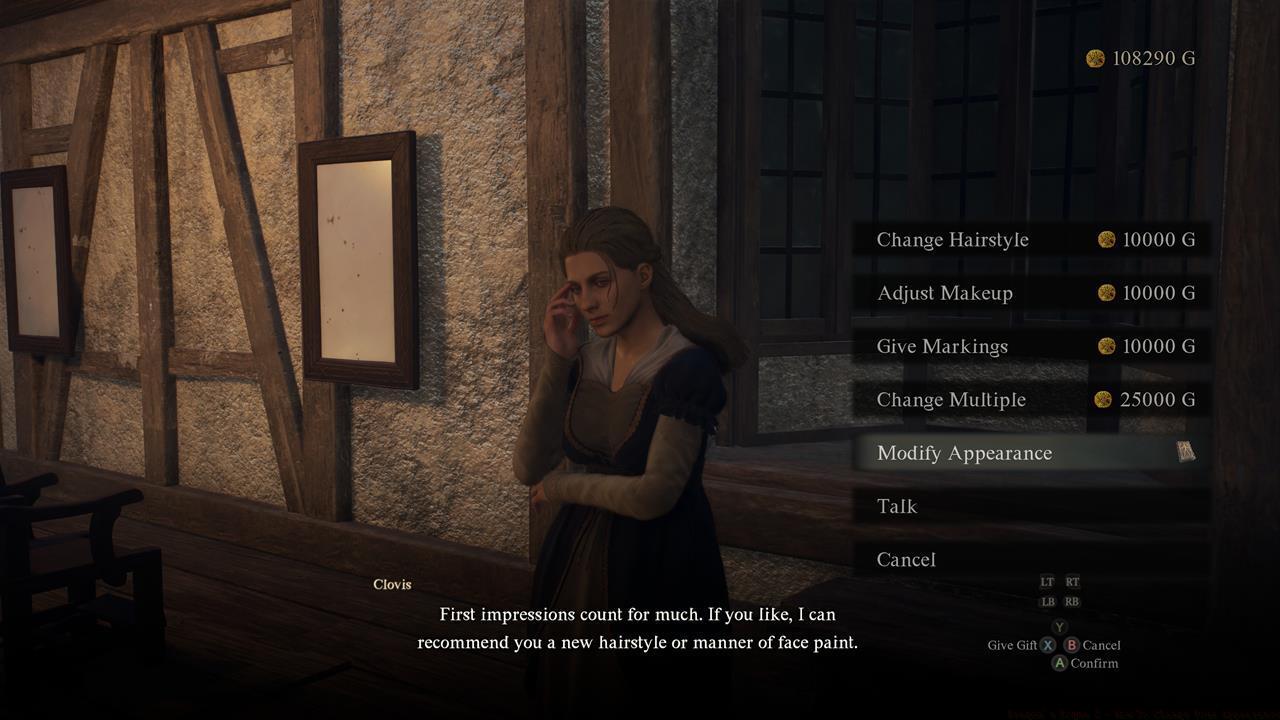Image resolution: width=1280 pixels, height=720 pixels.
Task: Click Cancel to exit the shop menu
Action: (x=905, y=560)
